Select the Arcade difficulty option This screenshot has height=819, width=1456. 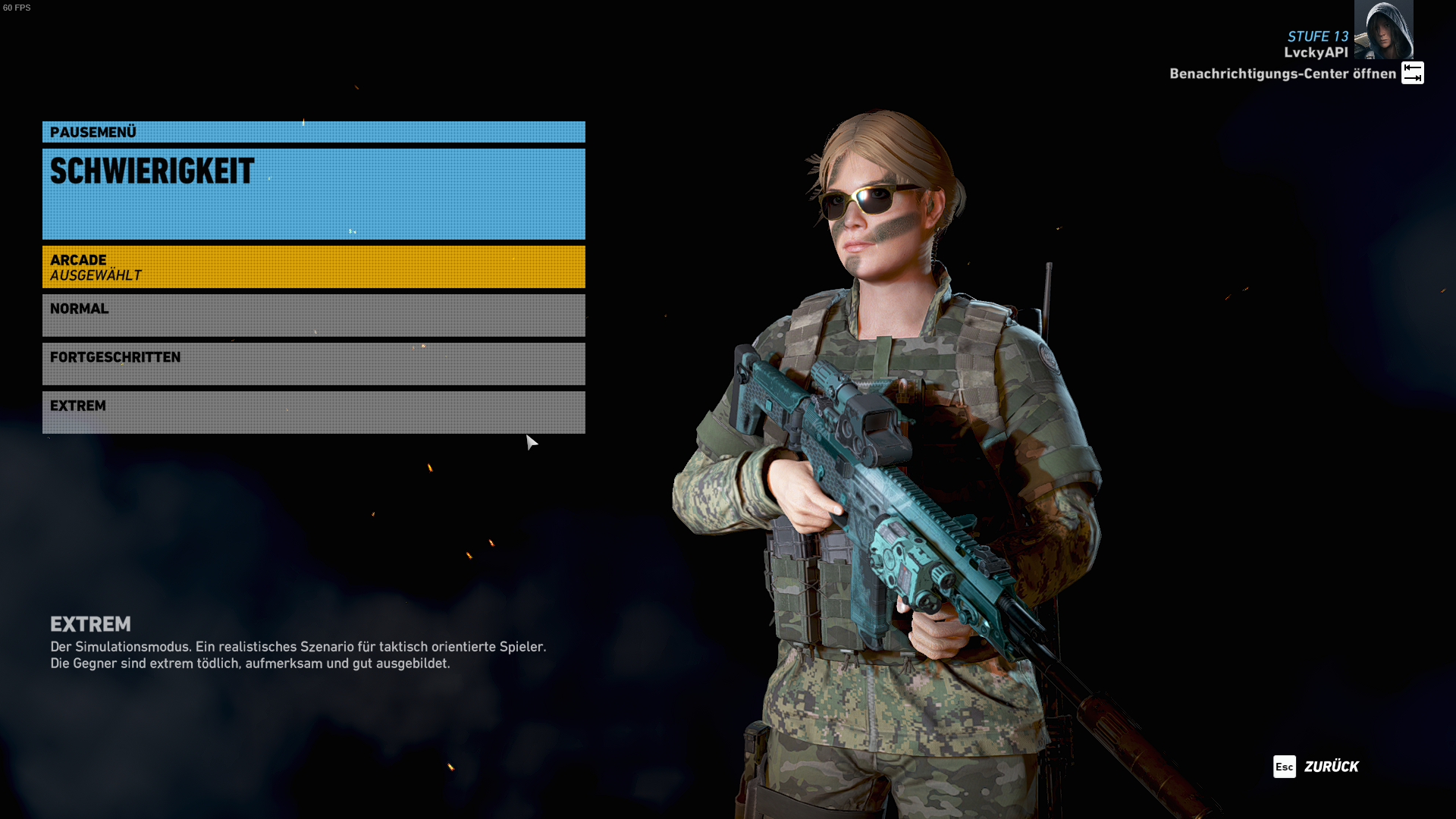(x=313, y=267)
